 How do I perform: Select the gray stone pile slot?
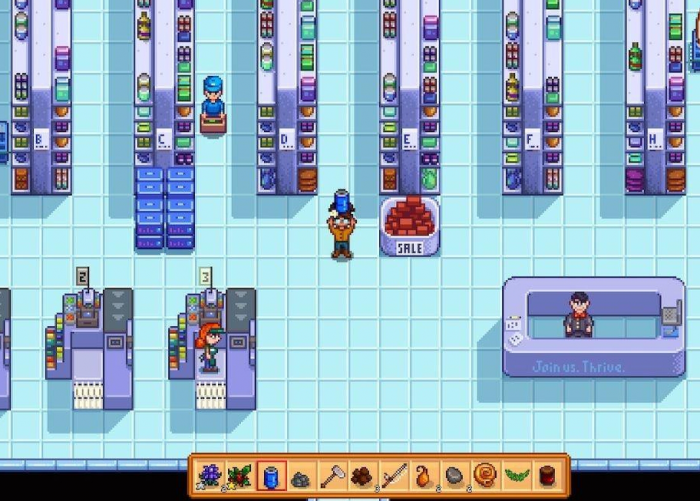pos(301,477)
